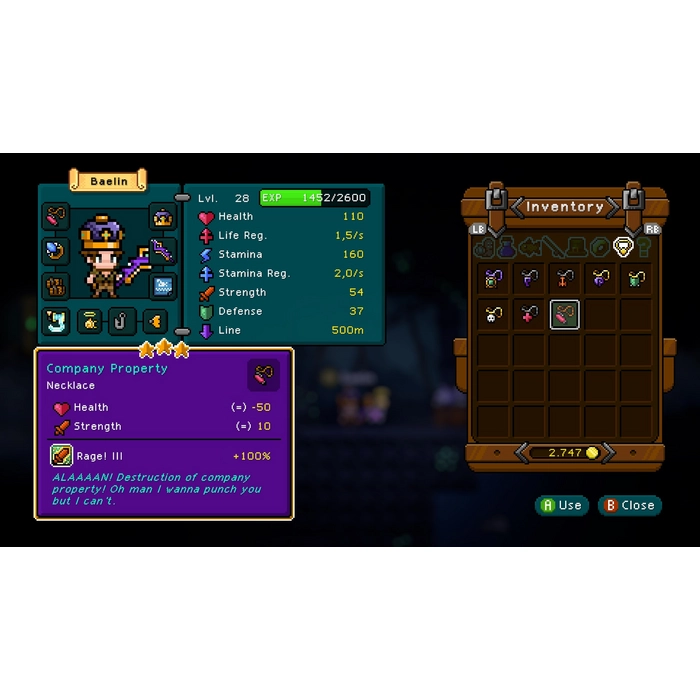700x700 pixels.
Task: Select the orange anchor pendant necklace
Action: [565, 279]
